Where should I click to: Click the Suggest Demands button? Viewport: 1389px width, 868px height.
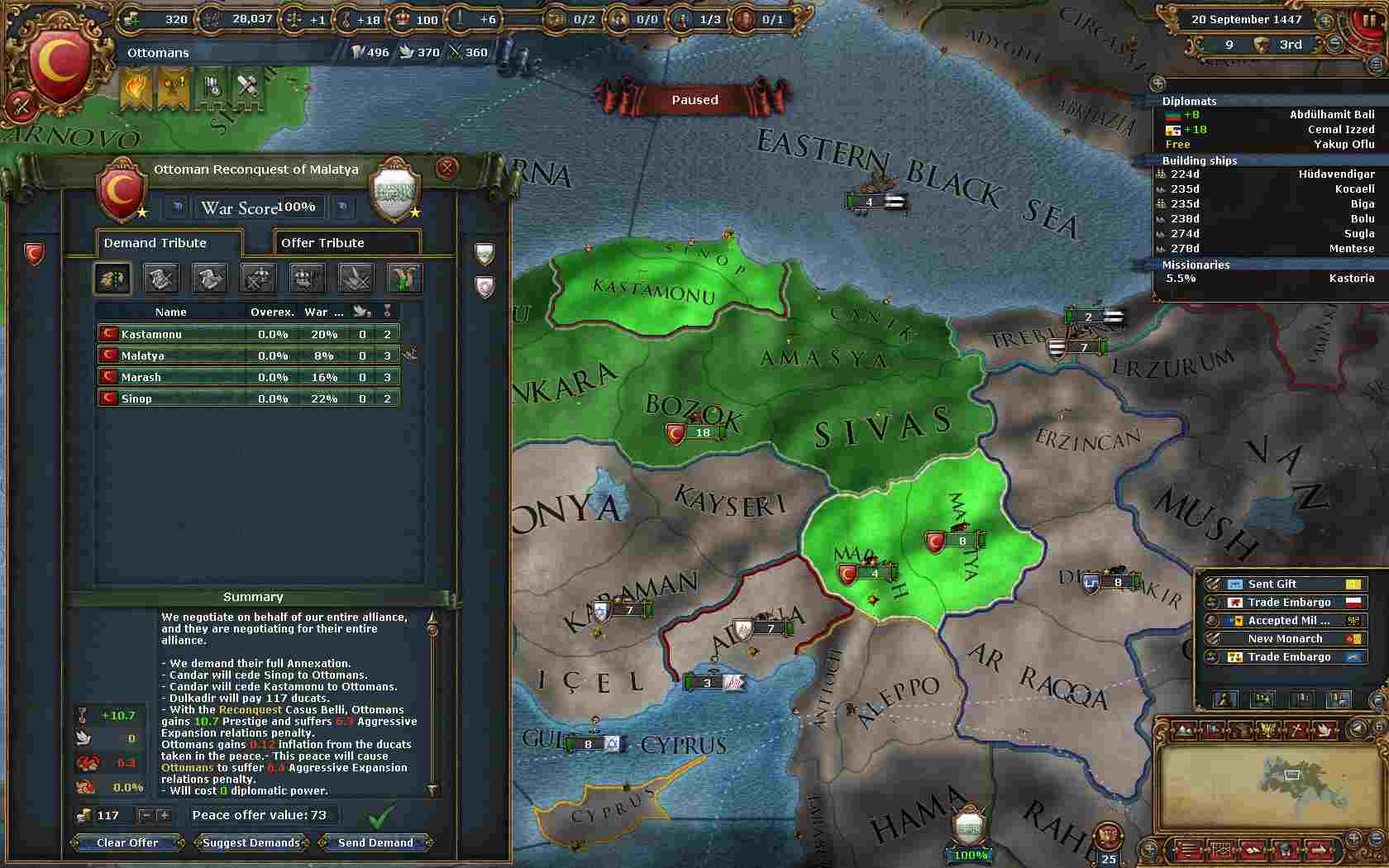(x=251, y=843)
